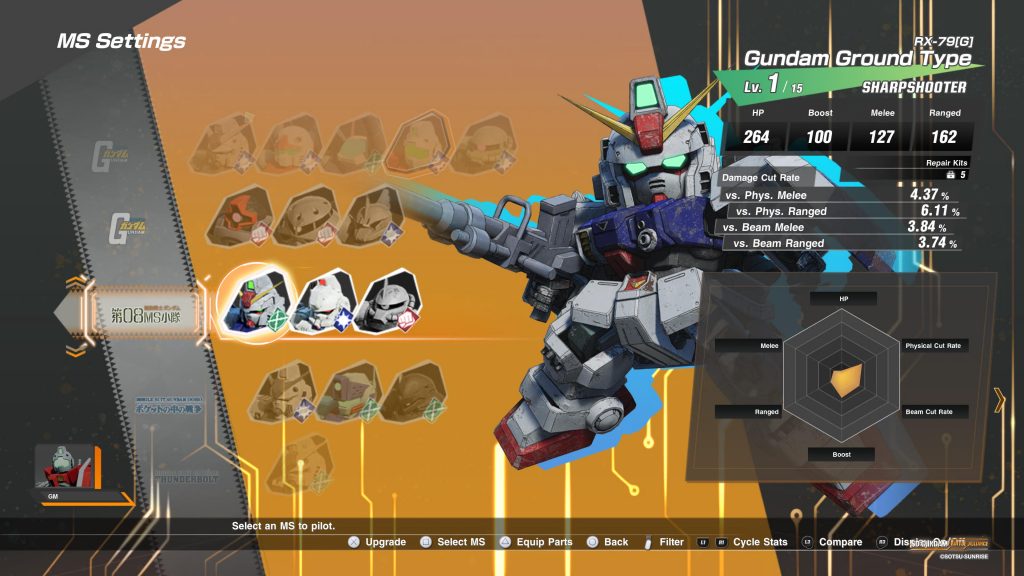Image resolution: width=1024 pixels, height=576 pixels.
Task: Select the highlighted Gundam Ground Type icon
Action: [x=254, y=302]
